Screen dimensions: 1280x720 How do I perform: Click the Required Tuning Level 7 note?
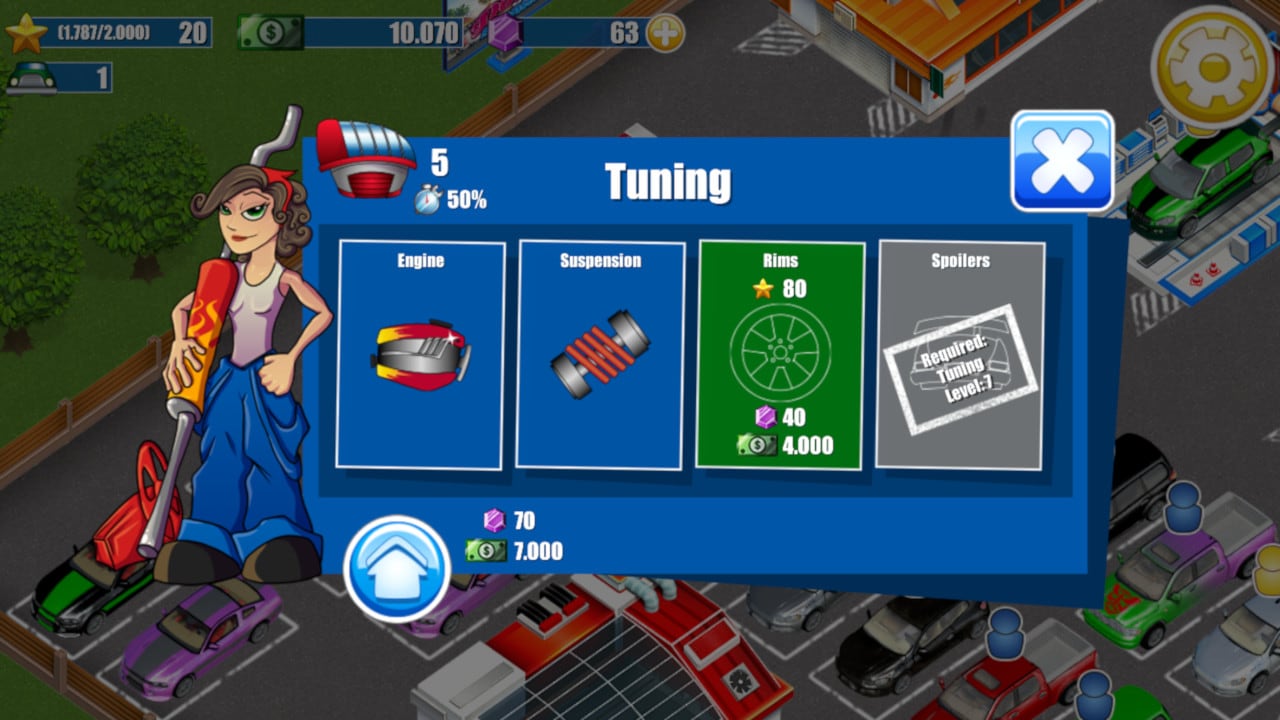tap(960, 370)
